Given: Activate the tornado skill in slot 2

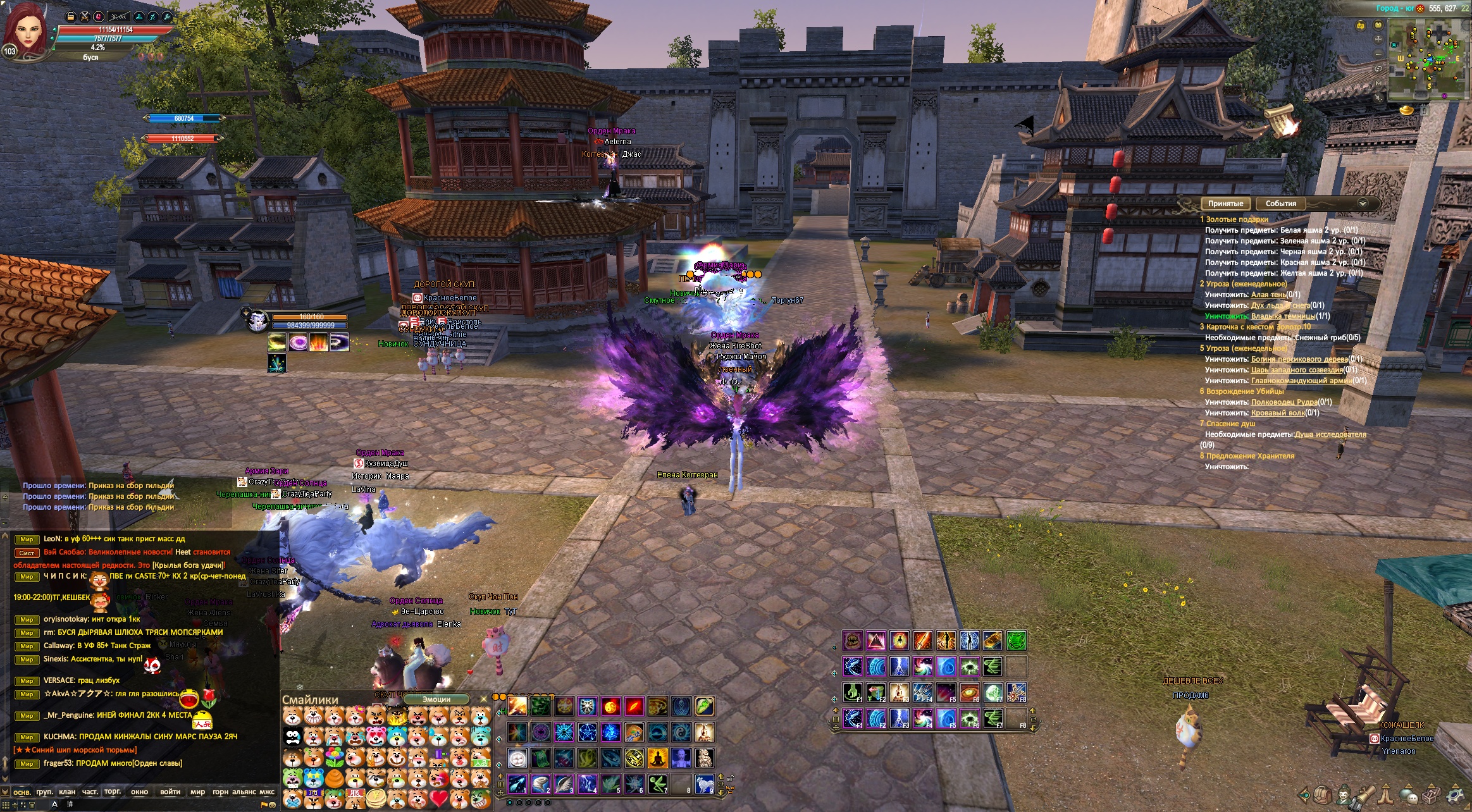Looking at the screenshot, I should (540, 785).
